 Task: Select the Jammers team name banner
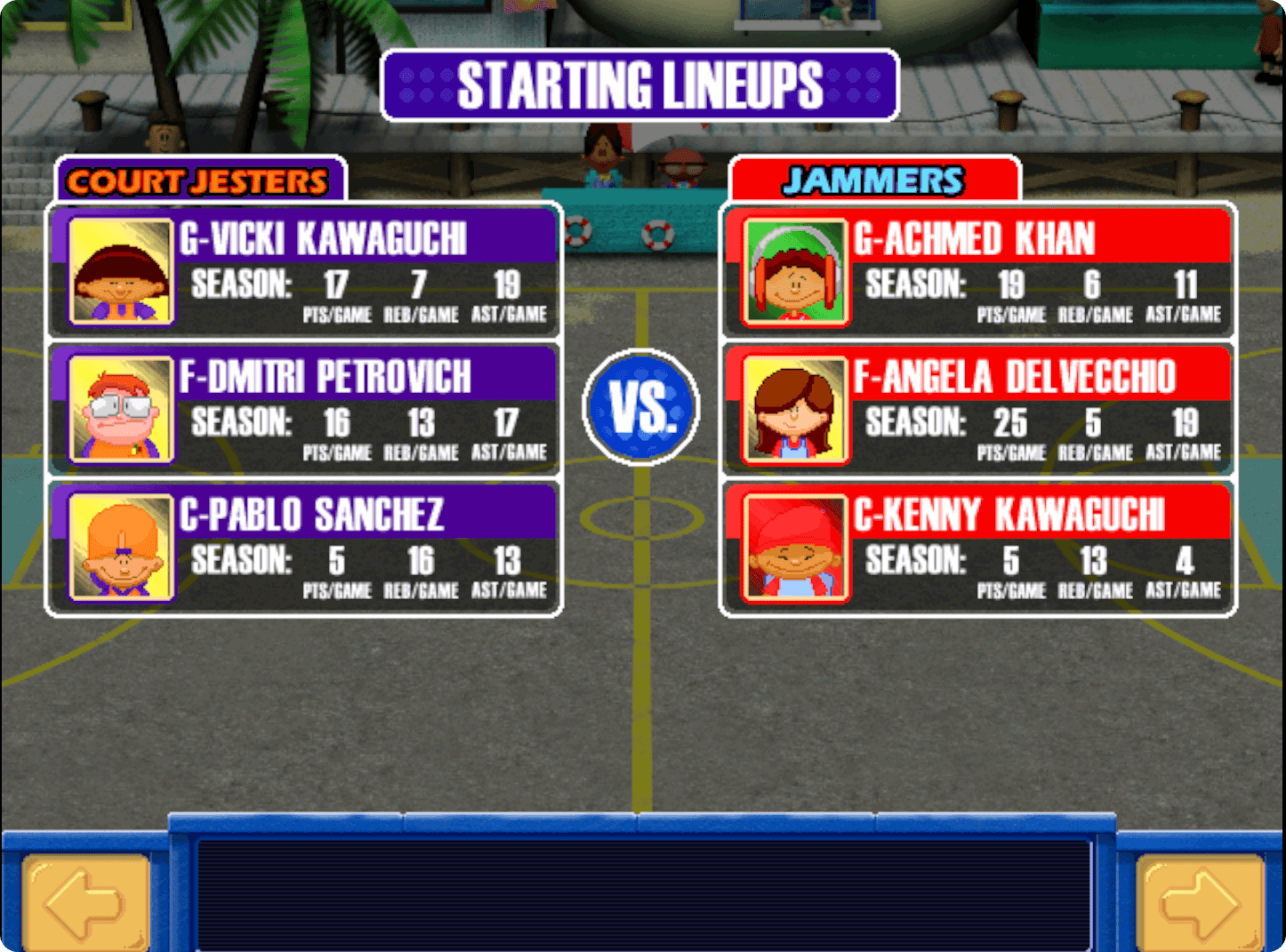click(x=873, y=179)
